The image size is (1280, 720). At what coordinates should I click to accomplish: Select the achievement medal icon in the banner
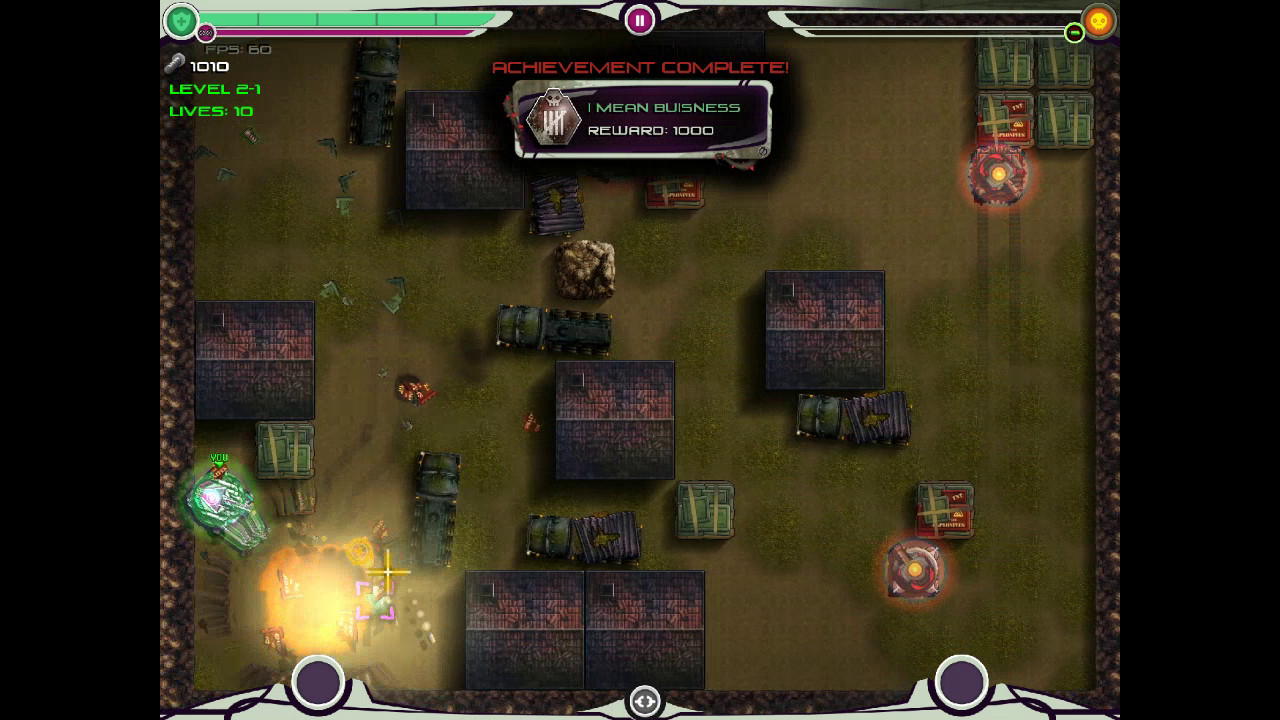553,117
